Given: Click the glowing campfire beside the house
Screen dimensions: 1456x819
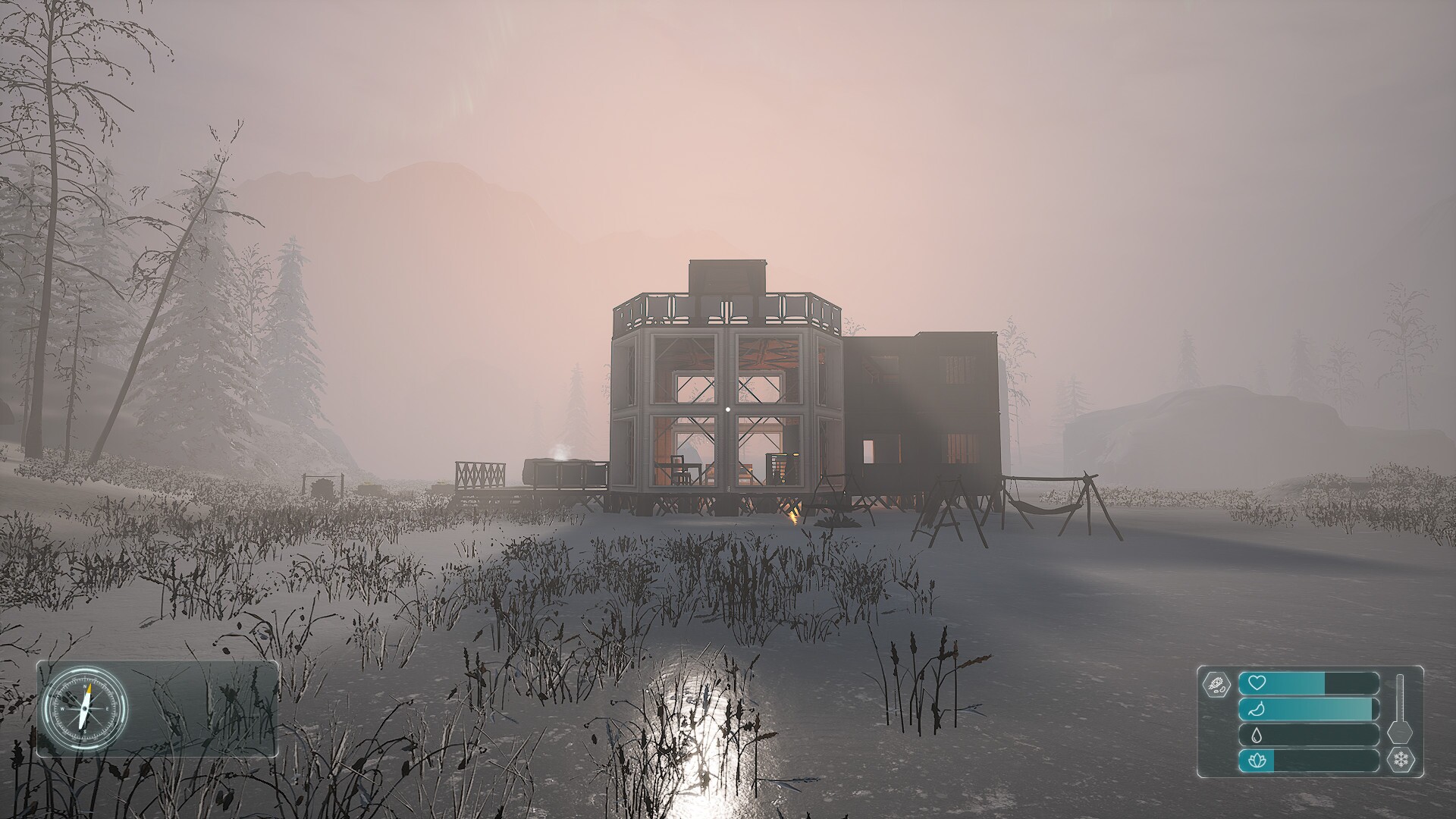Looking at the screenshot, I should click(x=792, y=514).
